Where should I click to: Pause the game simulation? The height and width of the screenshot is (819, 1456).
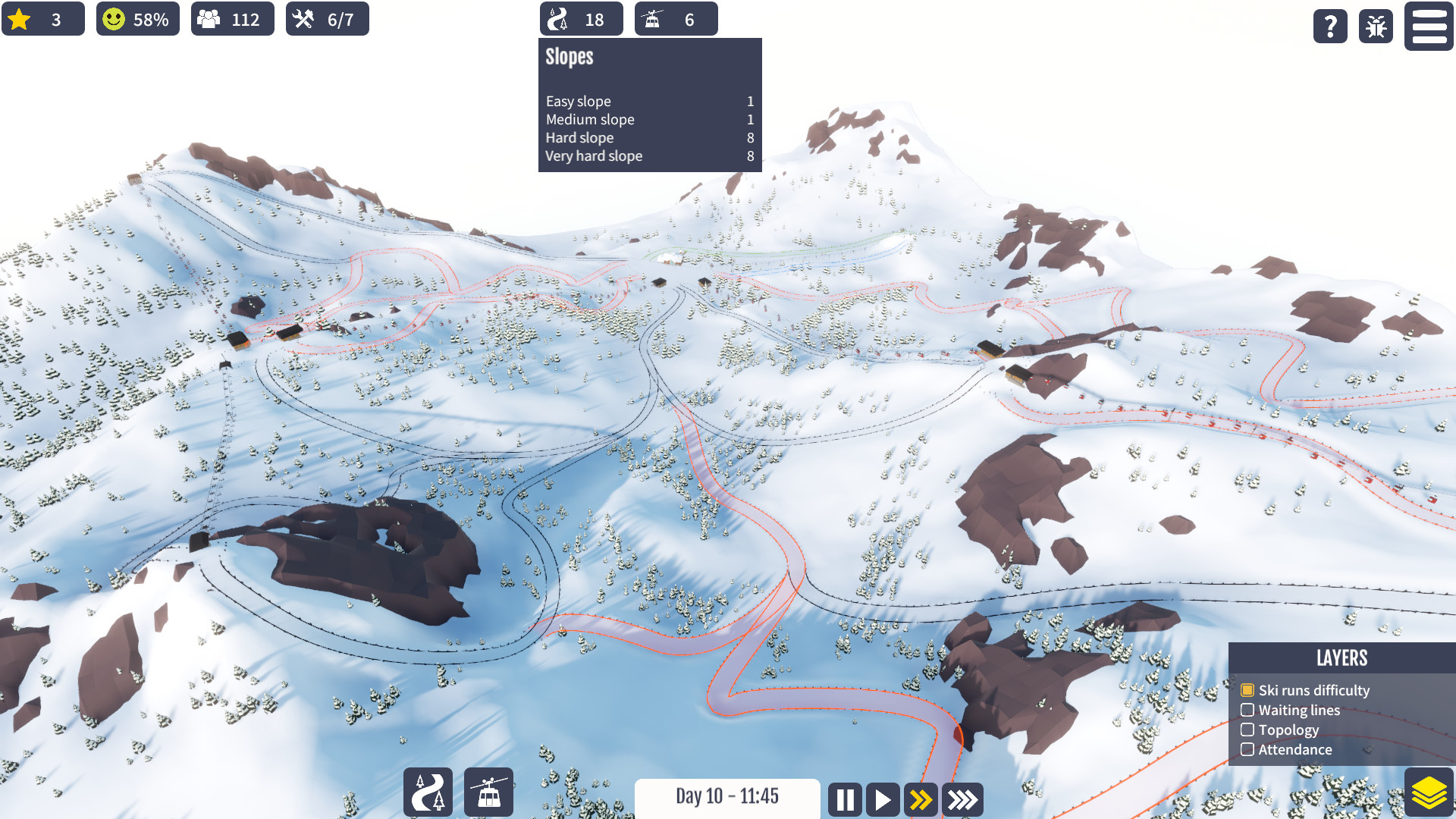[845, 799]
